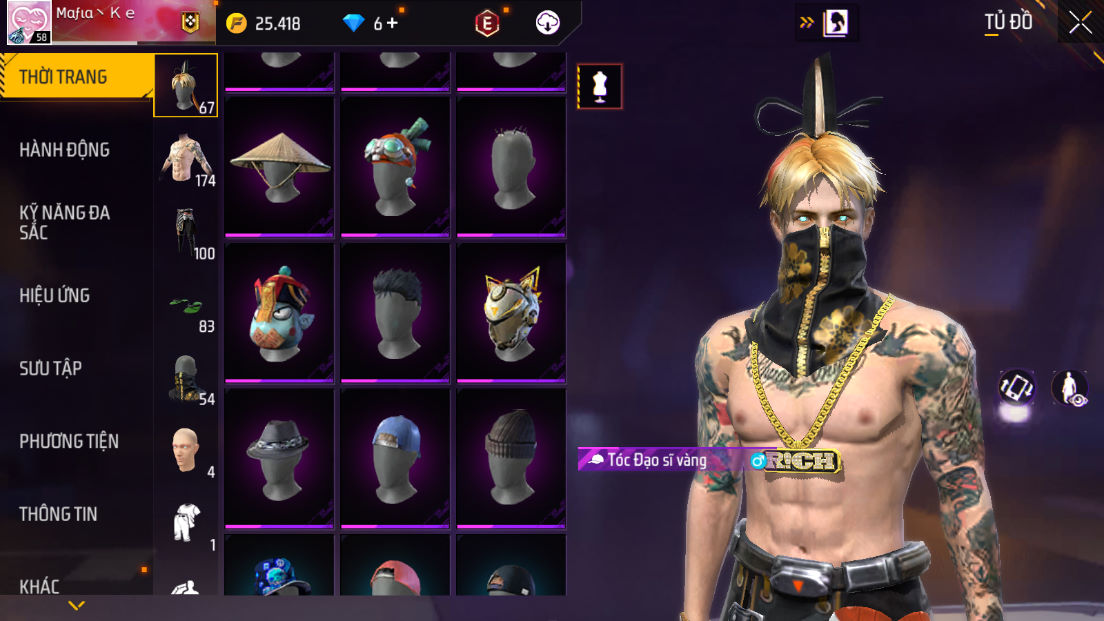Image resolution: width=1104 pixels, height=621 pixels.
Task: Close the wardrobe with the X button
Action: pos(1080,23)
